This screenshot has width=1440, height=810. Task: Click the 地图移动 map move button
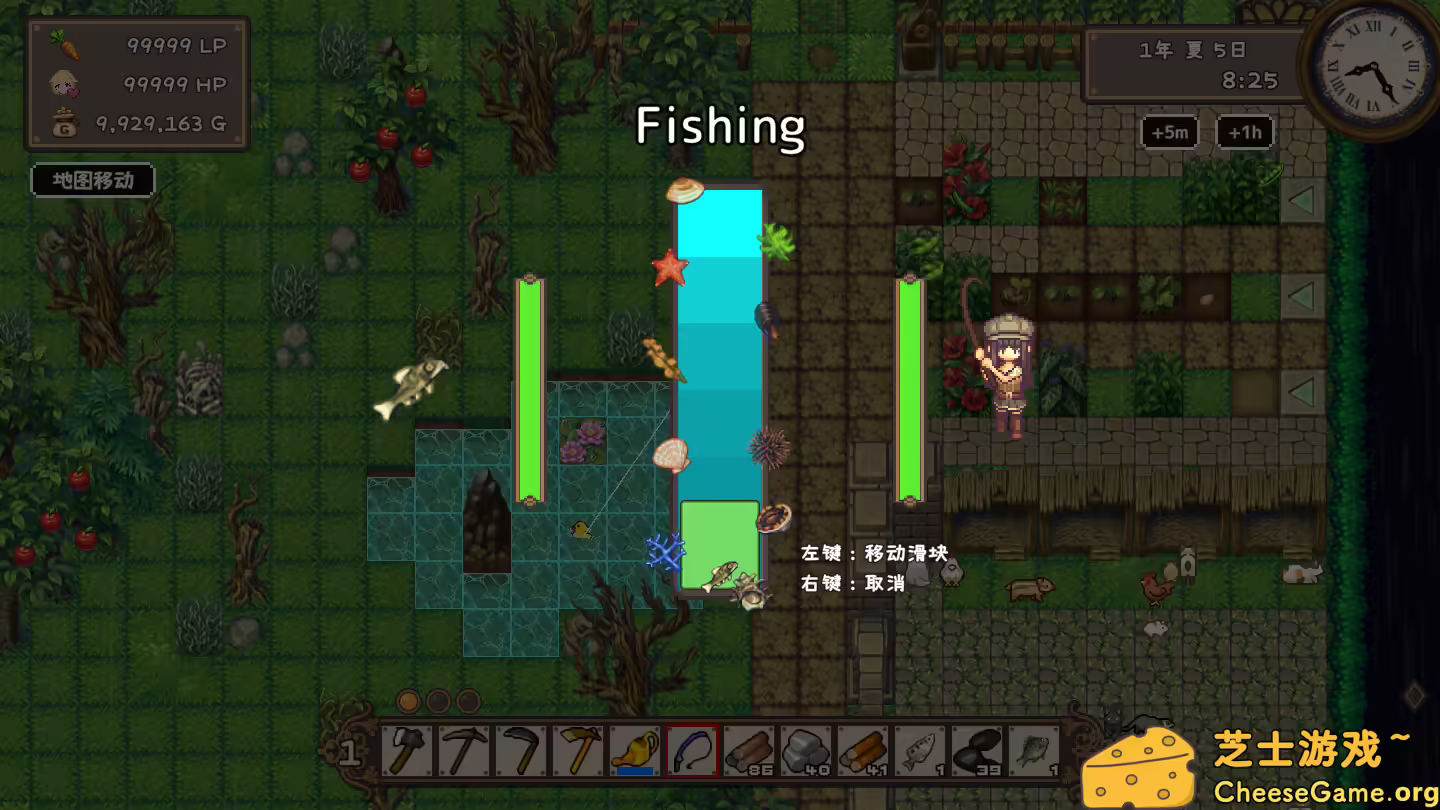click(93, 181)
